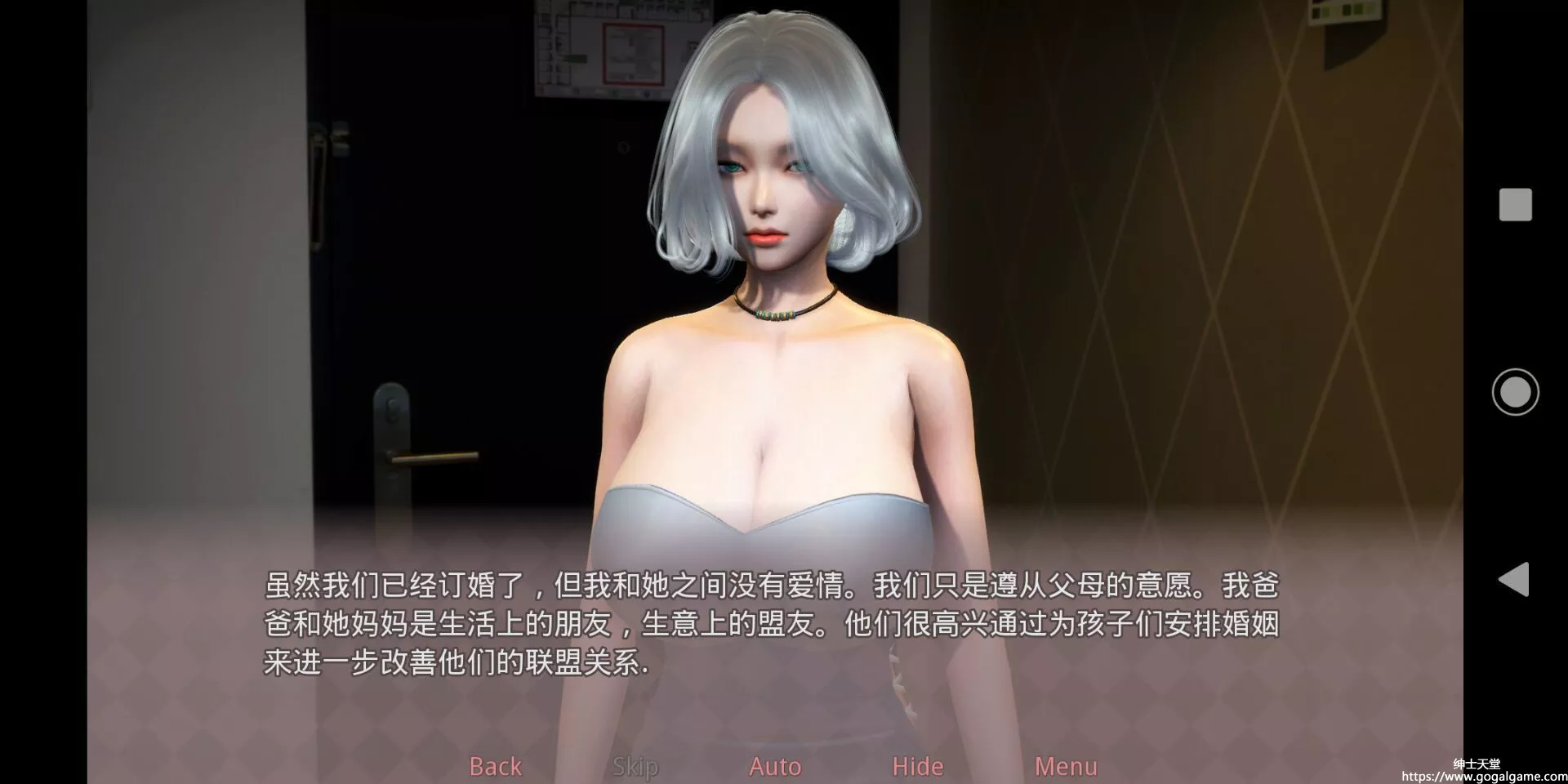Toggle "Skip" off from the quick menu
The width and height of the screenshot is (1568, 784).
635,766
